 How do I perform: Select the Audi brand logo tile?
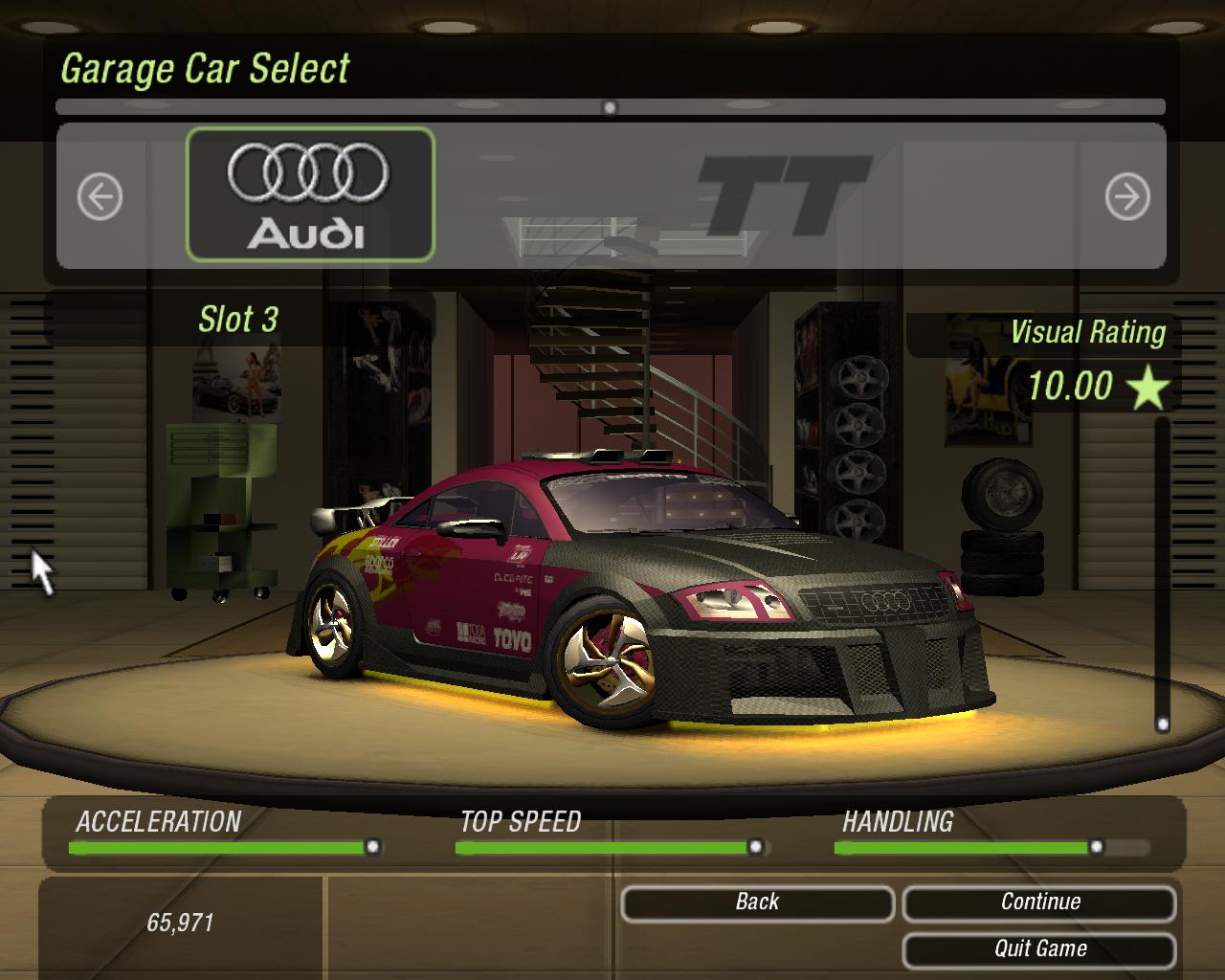click(x=310, y=195)
